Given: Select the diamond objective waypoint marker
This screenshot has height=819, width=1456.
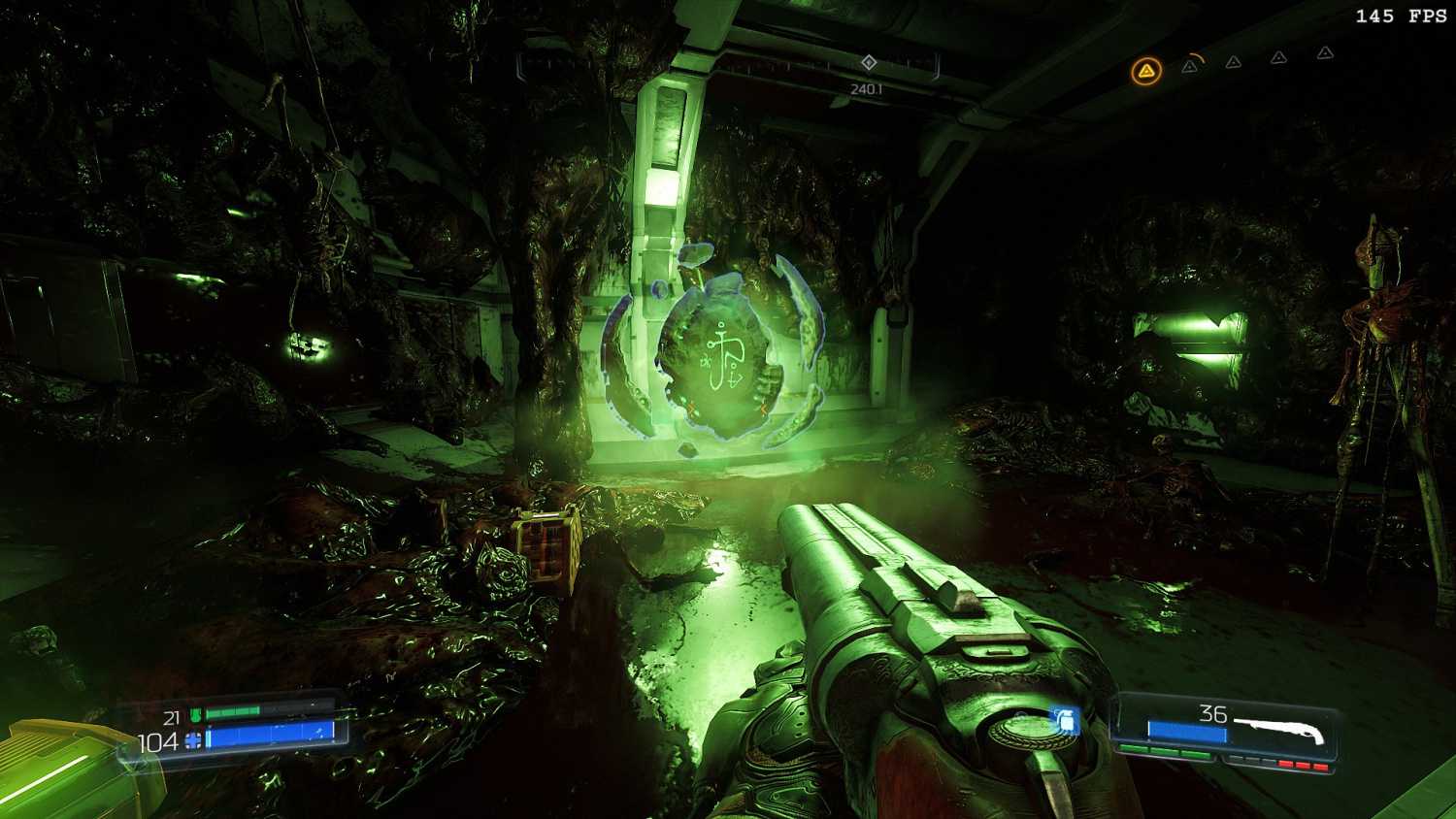Looking at the screenshot, I should (x=869, y=63).
